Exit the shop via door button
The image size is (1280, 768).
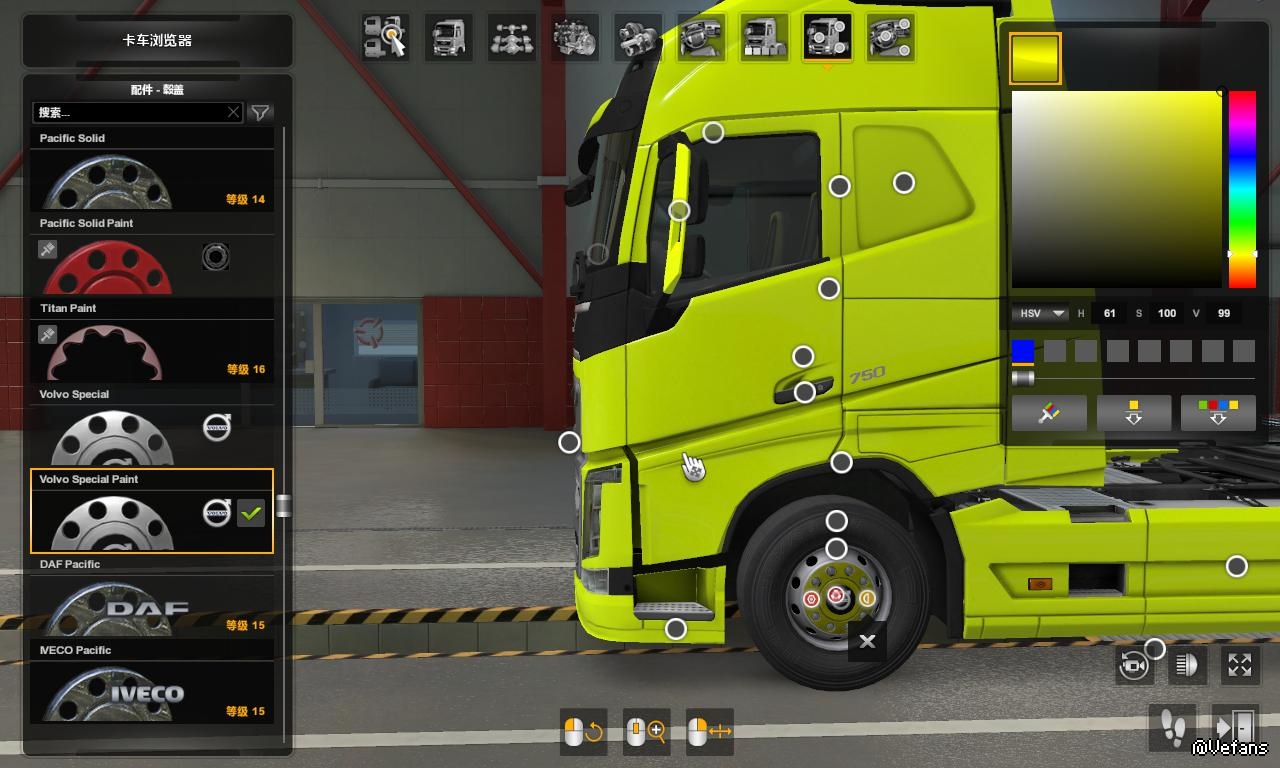pos(1235,725)
